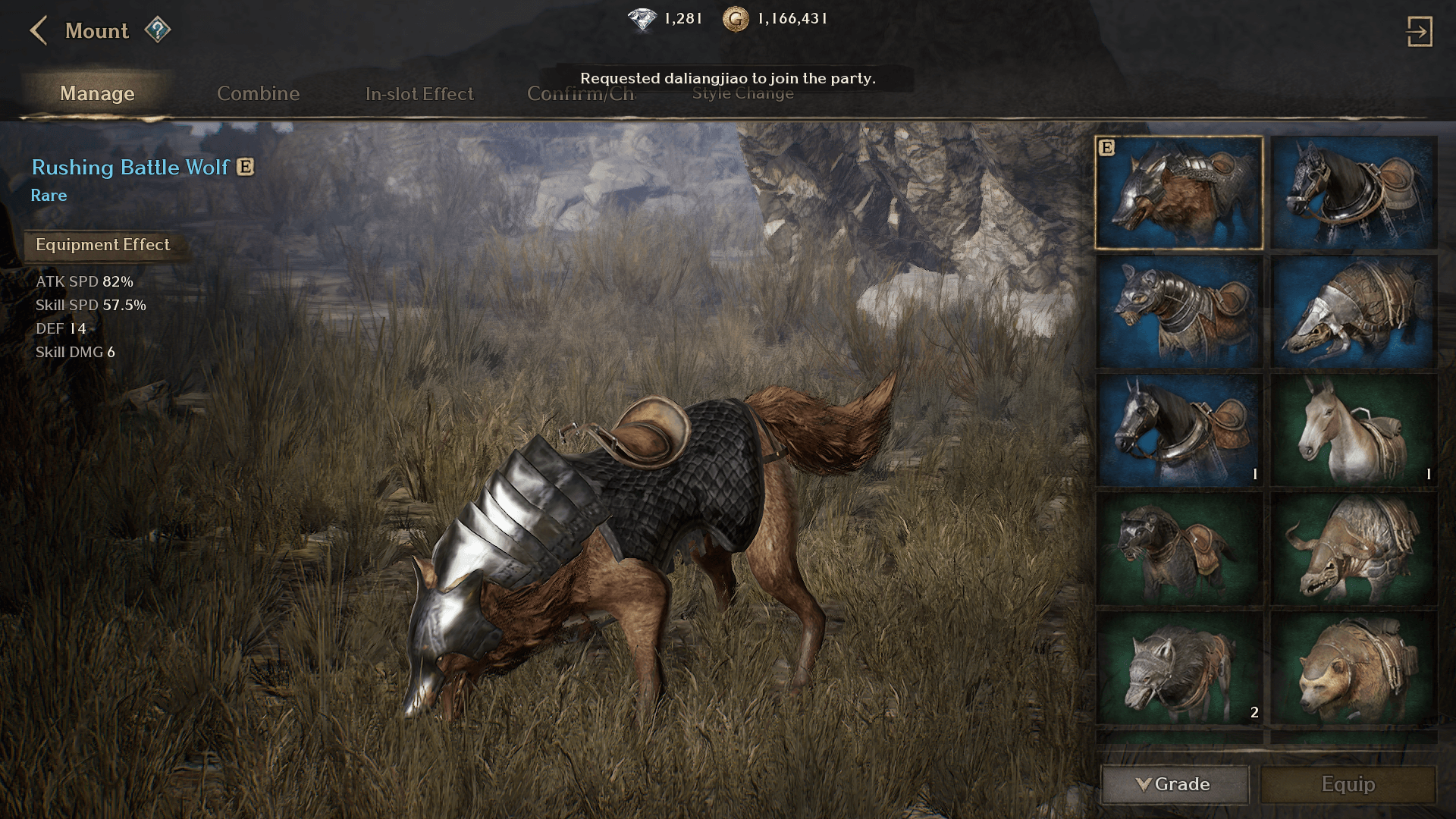Viewport: 1456px width, 819px height.
Task: Go back with the arrow beside Mount
Action: (x=39, y=31)
